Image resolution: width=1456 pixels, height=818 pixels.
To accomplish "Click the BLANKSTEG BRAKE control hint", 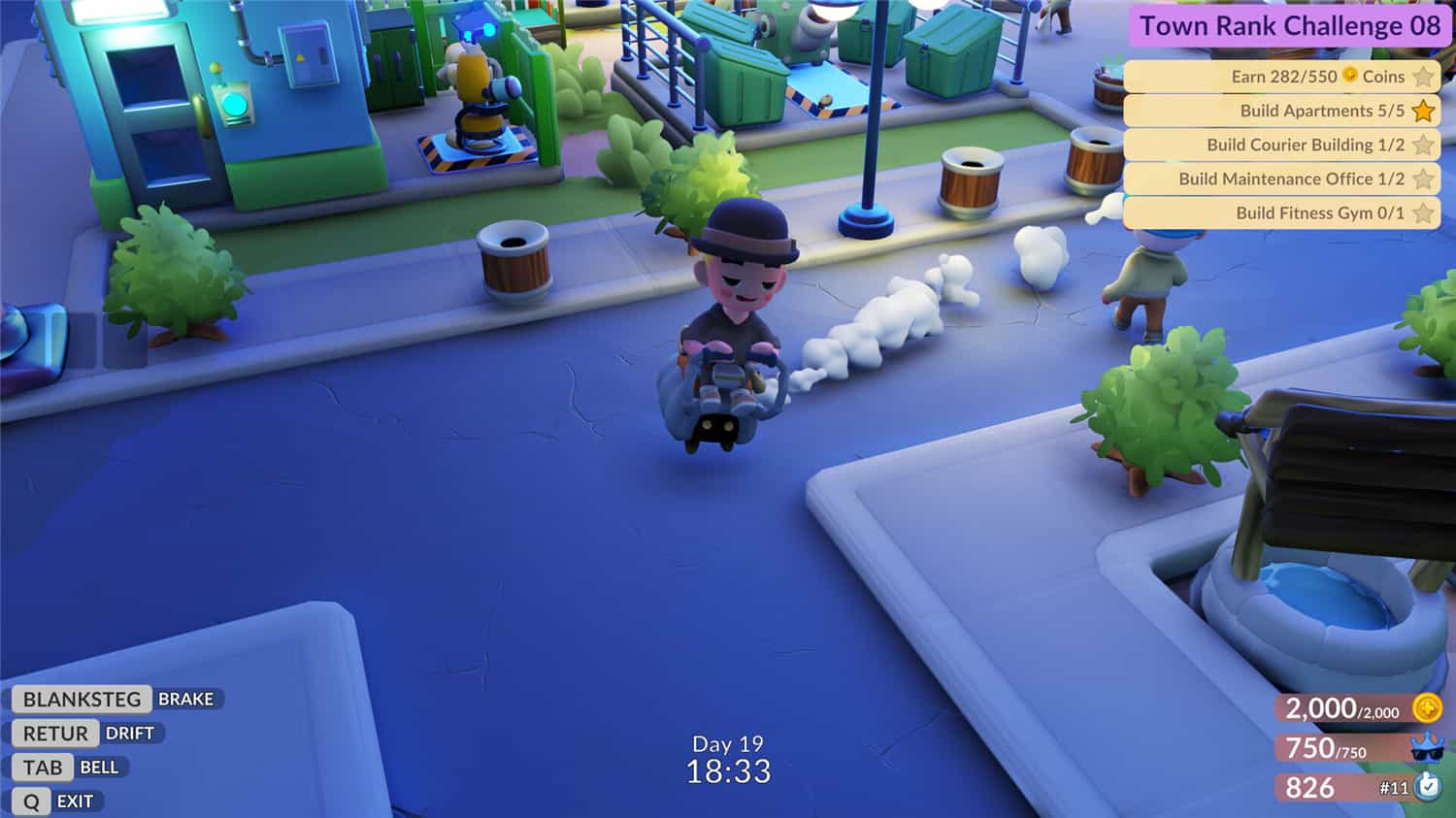I will (115, 699).
